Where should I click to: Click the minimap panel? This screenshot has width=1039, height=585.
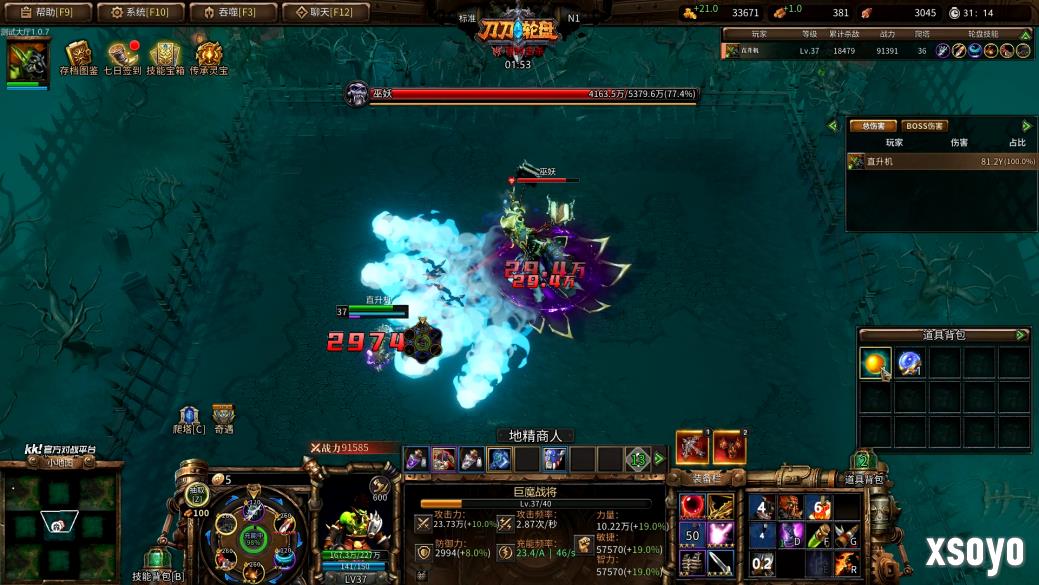point(60,518)
